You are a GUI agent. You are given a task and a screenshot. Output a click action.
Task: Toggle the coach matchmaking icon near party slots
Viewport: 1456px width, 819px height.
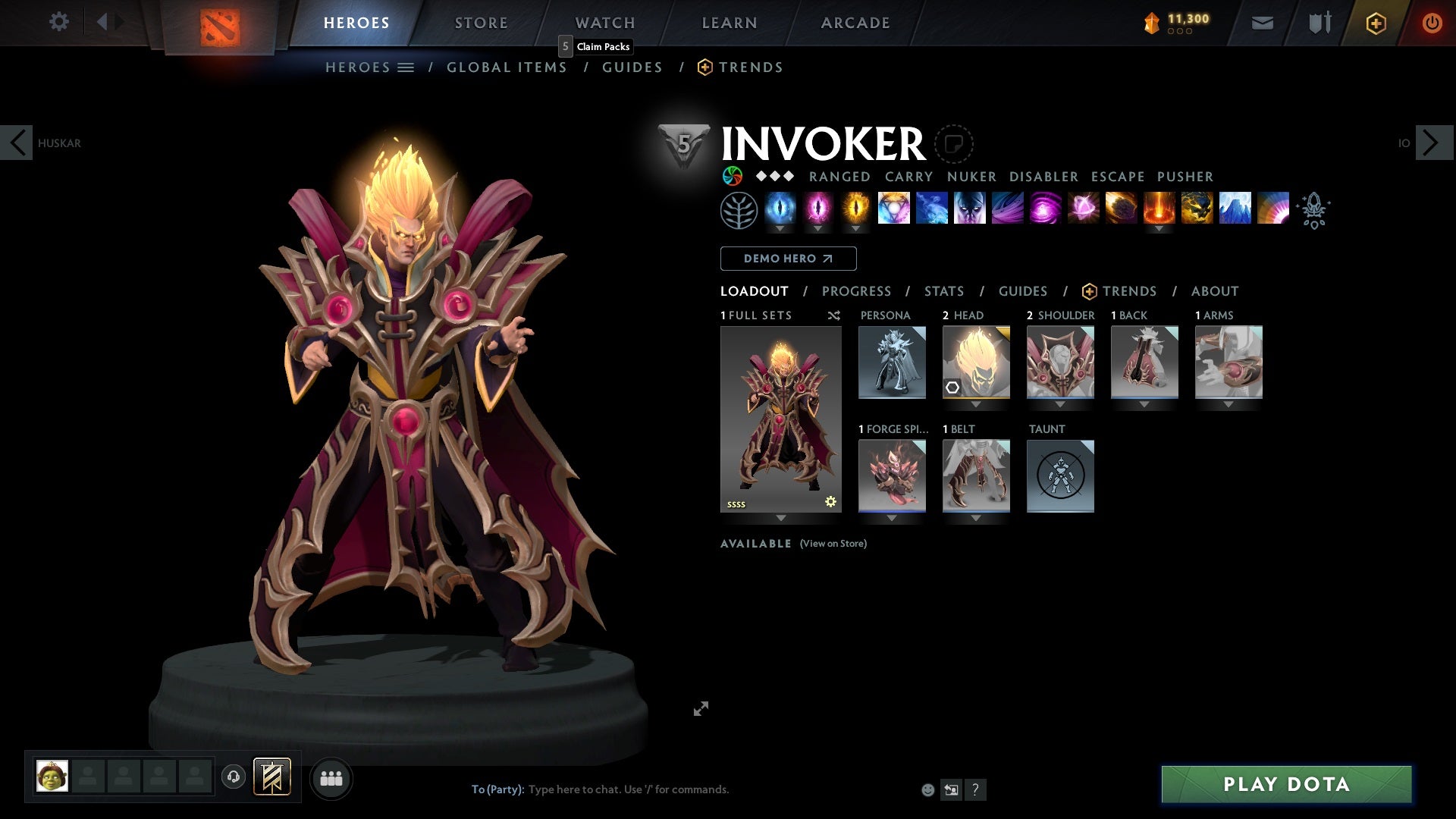click(x=235, y=777)
